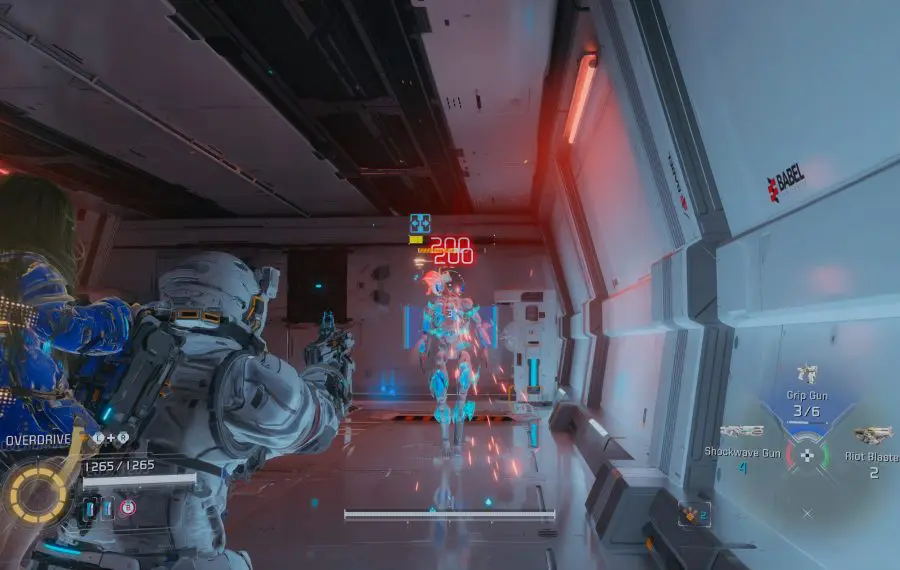The height and width of the screenshot is (570, 900).
Task: Choose the Riot Blaster weapon
Action: pos(872,435)
